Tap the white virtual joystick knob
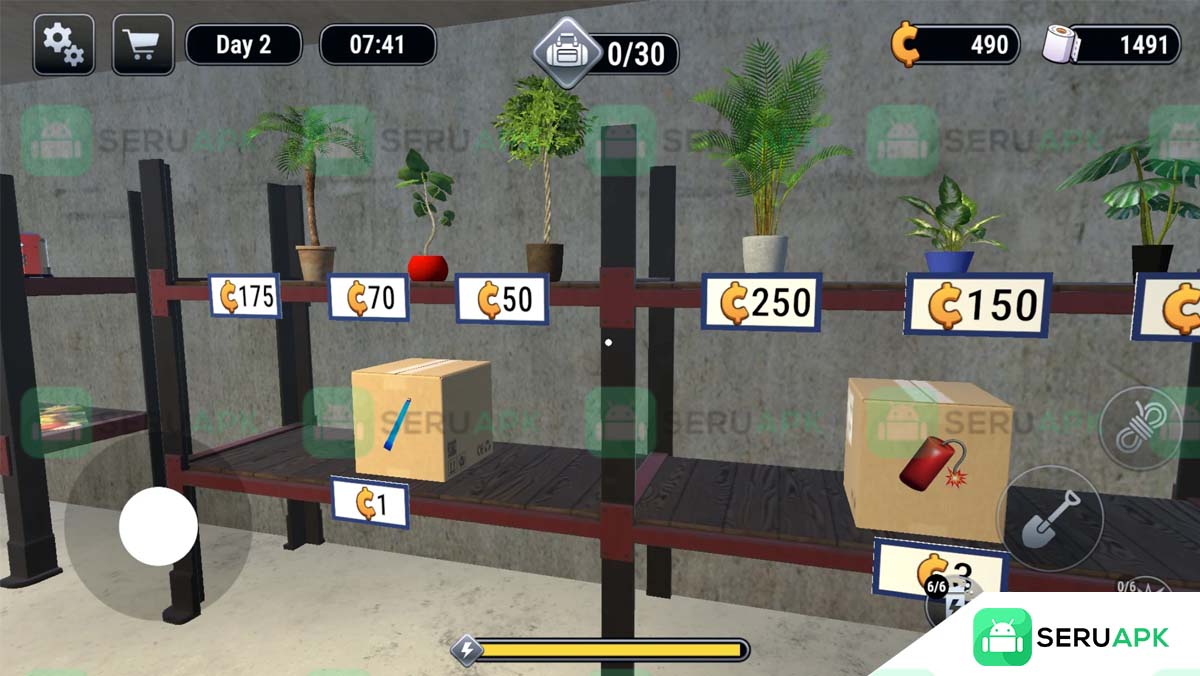Viewport: 1200px width, 676px height. (x=158, y=526)
